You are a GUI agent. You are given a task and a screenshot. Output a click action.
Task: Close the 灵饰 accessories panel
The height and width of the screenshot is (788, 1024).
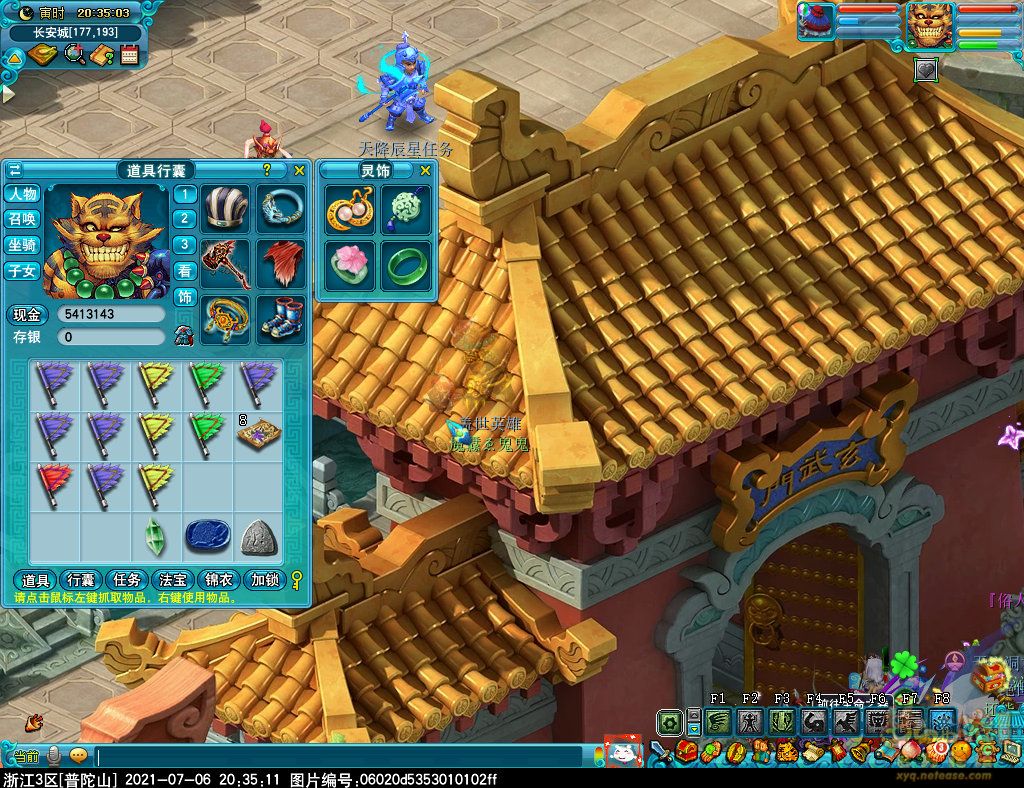pyautogui.click(x=425, y=171)
